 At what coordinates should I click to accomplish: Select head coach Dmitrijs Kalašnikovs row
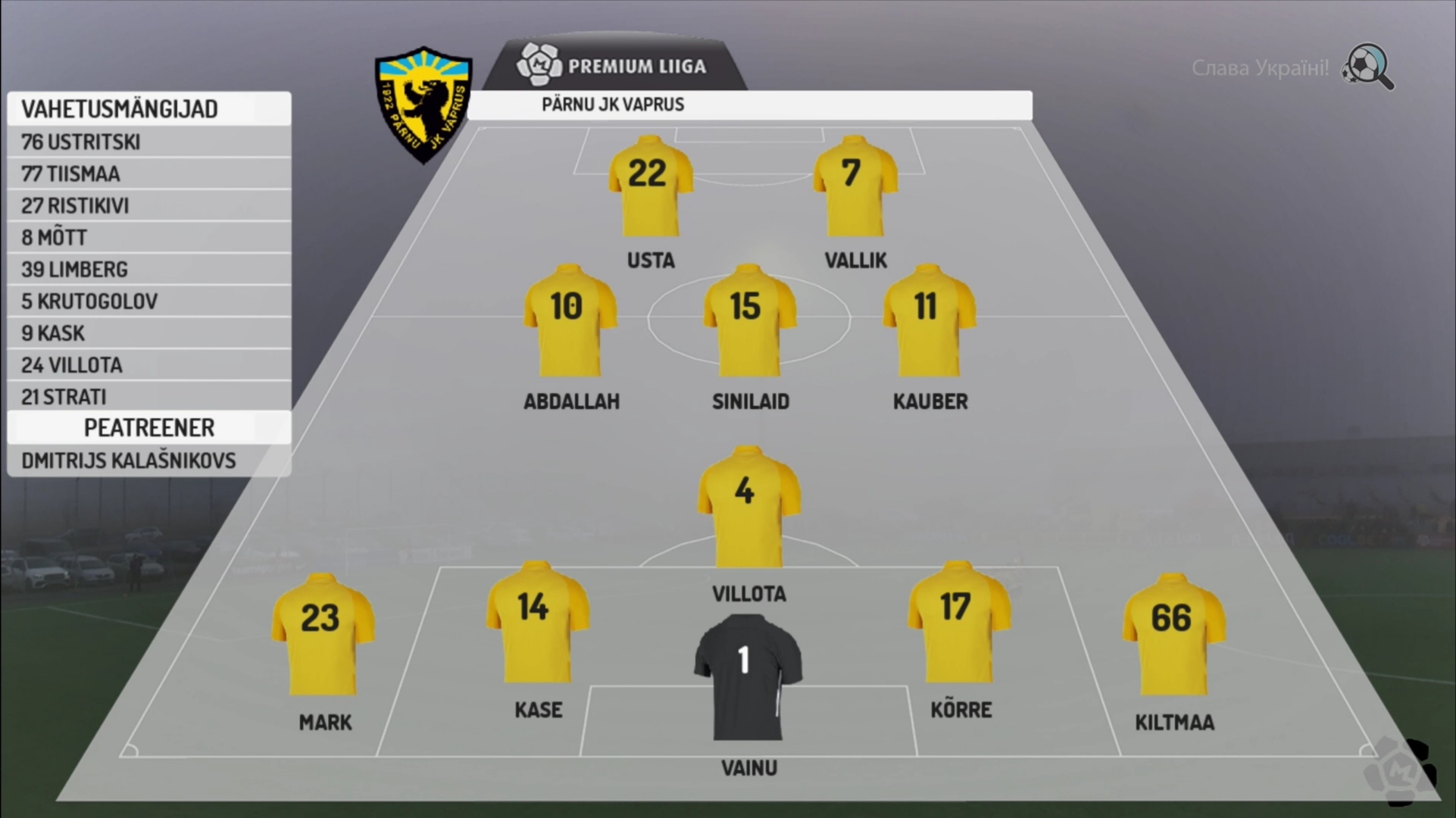(x=148, y=461)
